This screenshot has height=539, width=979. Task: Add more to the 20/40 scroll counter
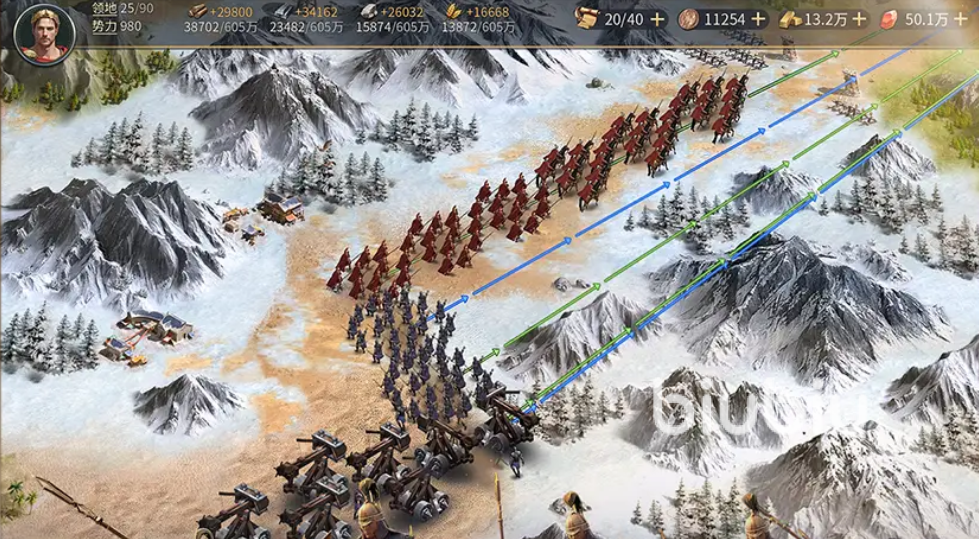coord(657,18)
